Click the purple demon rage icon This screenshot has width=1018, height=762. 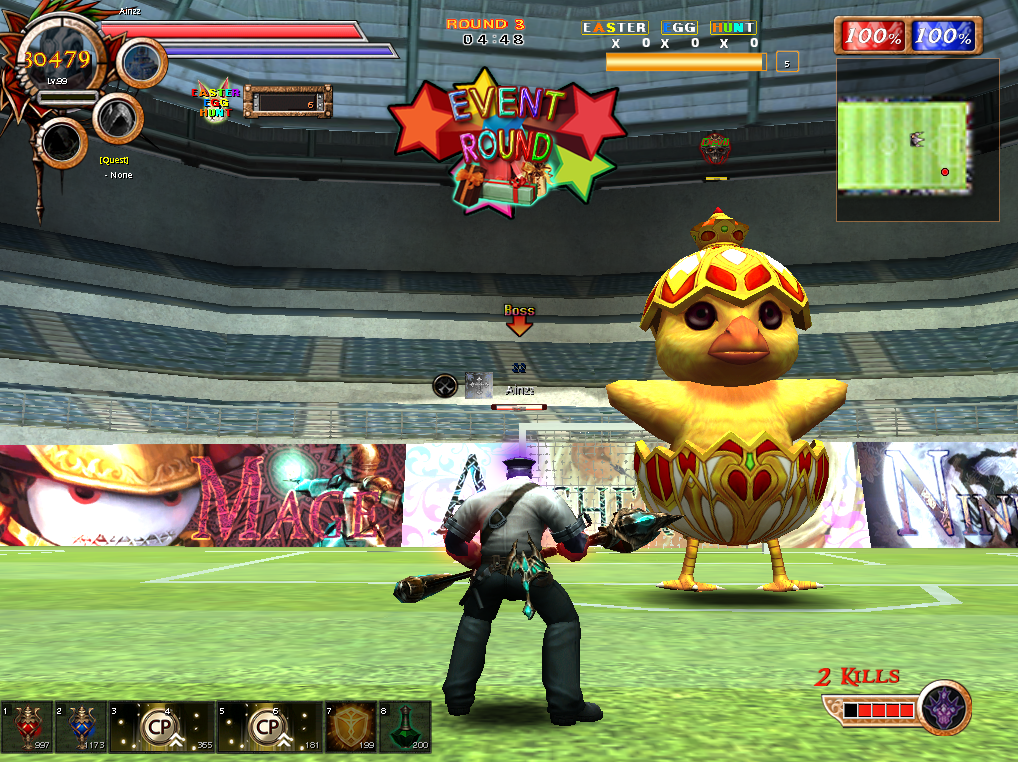click(944, 707)
